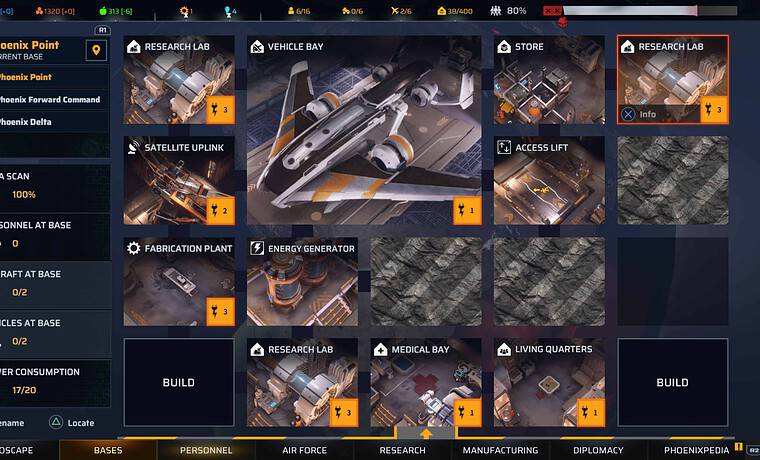Select the Energy Generator facility

pyautogui.click(x=302, y=282)
